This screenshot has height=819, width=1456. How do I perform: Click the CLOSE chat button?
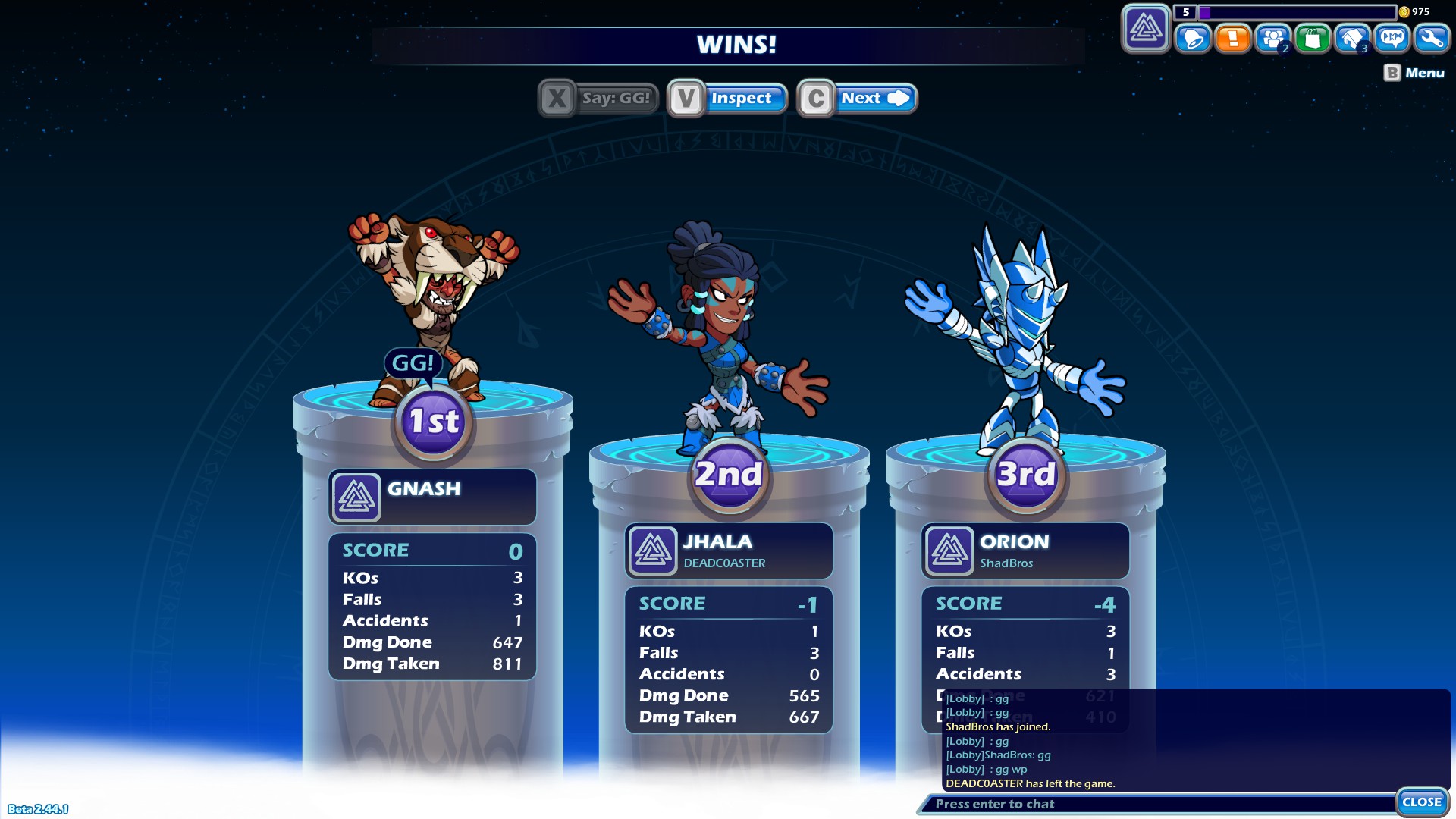pos(1422,801)
